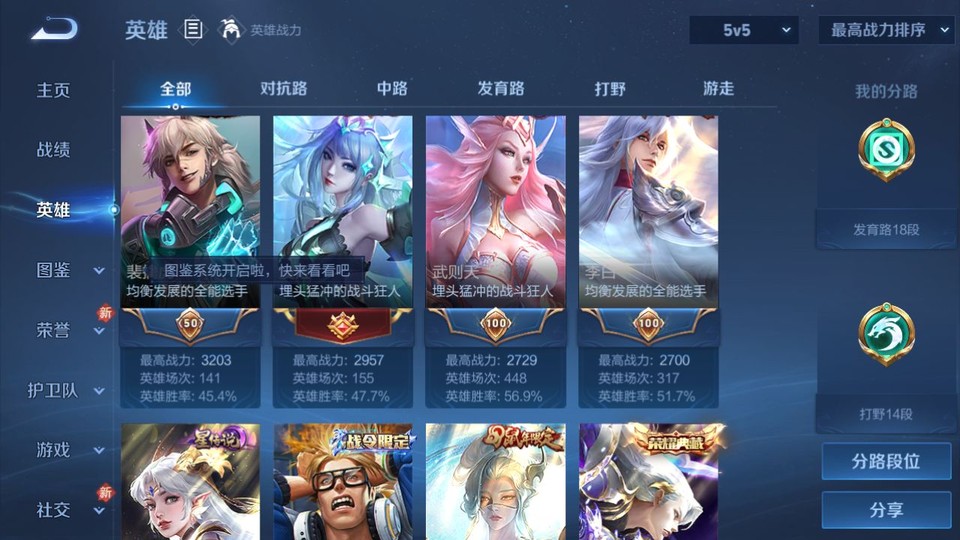Click the 分路段位 button
The width and height of the screenshot is (960, 540).
(x=886, y=462)
